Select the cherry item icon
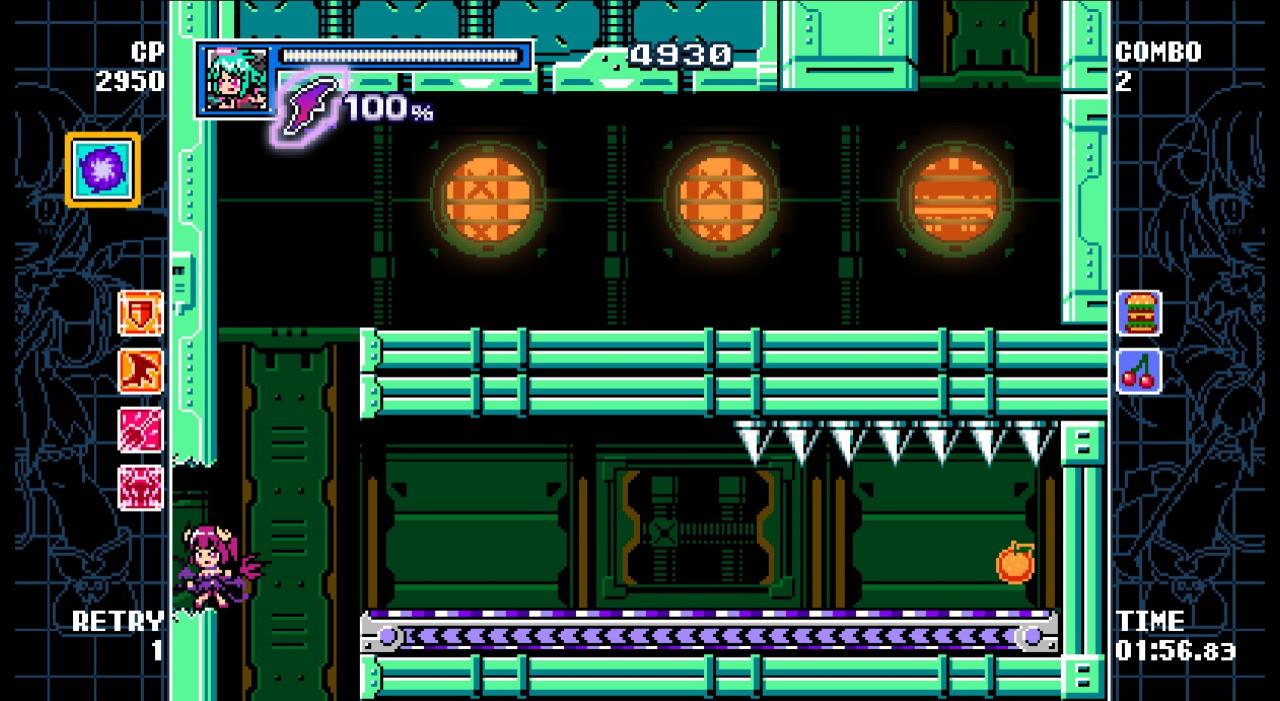This screenshot has width=1280, height=701. pos(1139,371)
